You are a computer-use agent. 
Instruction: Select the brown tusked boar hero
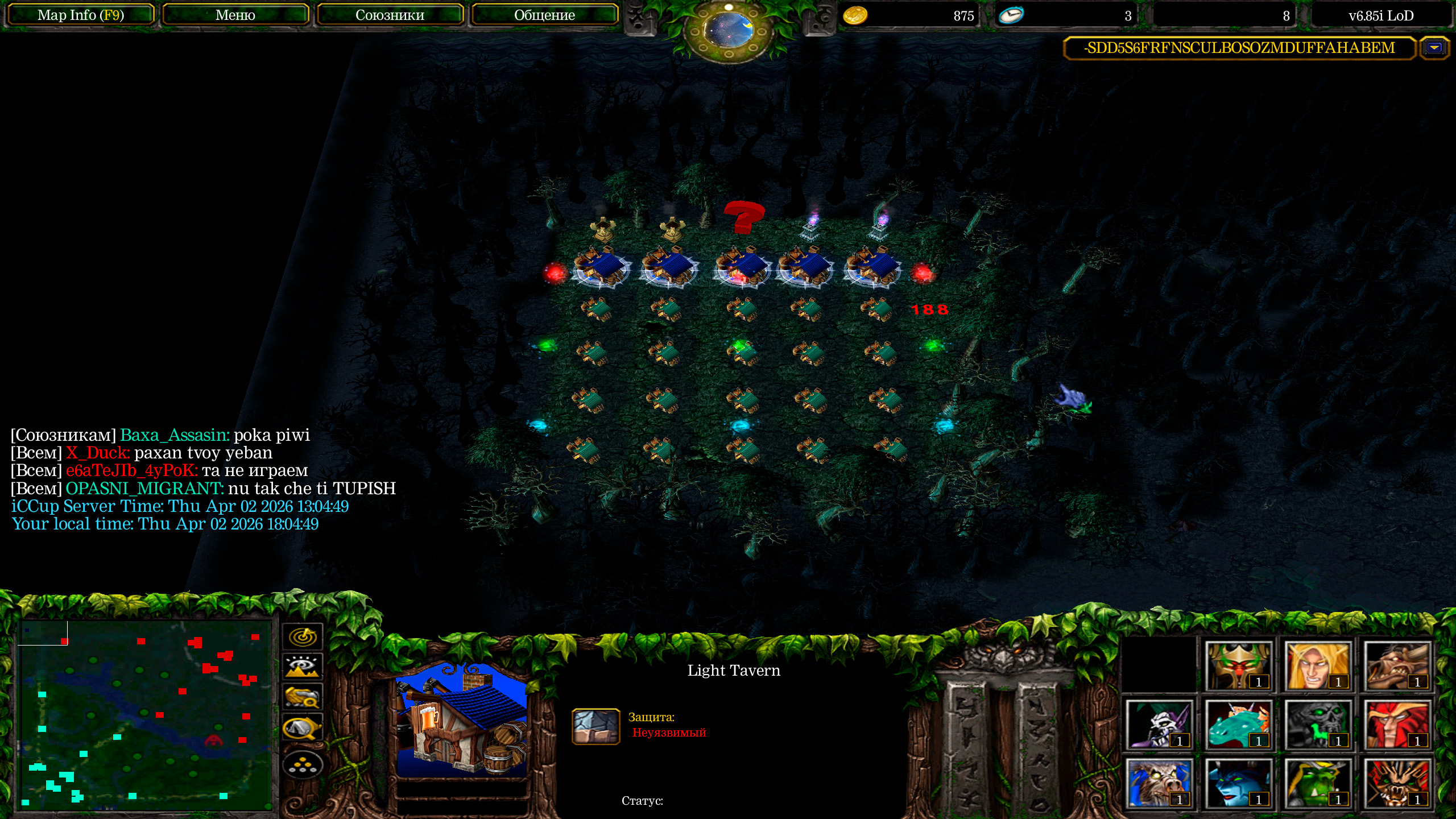point(1396,667)
